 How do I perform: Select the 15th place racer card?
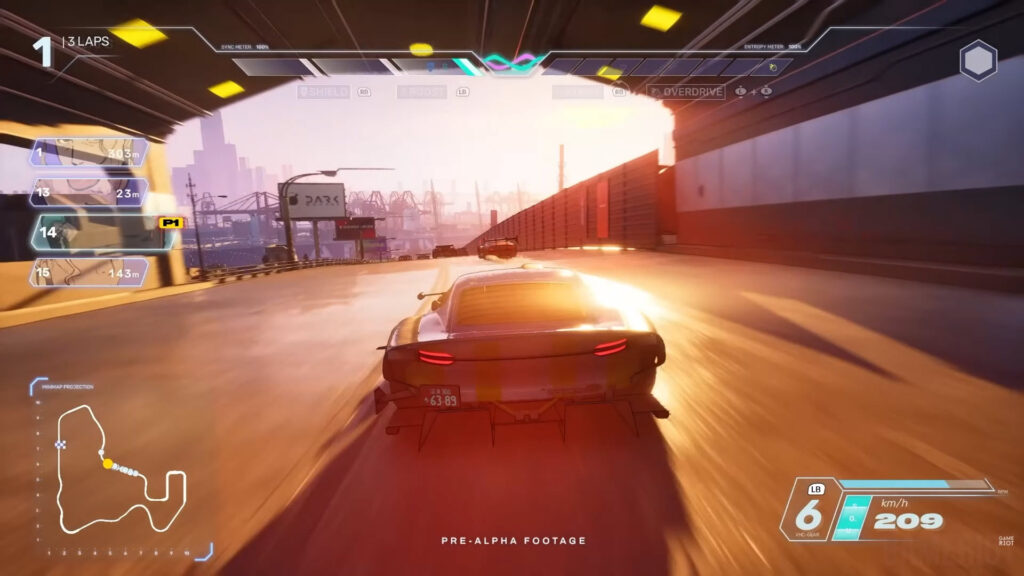[x=90, y=272]
